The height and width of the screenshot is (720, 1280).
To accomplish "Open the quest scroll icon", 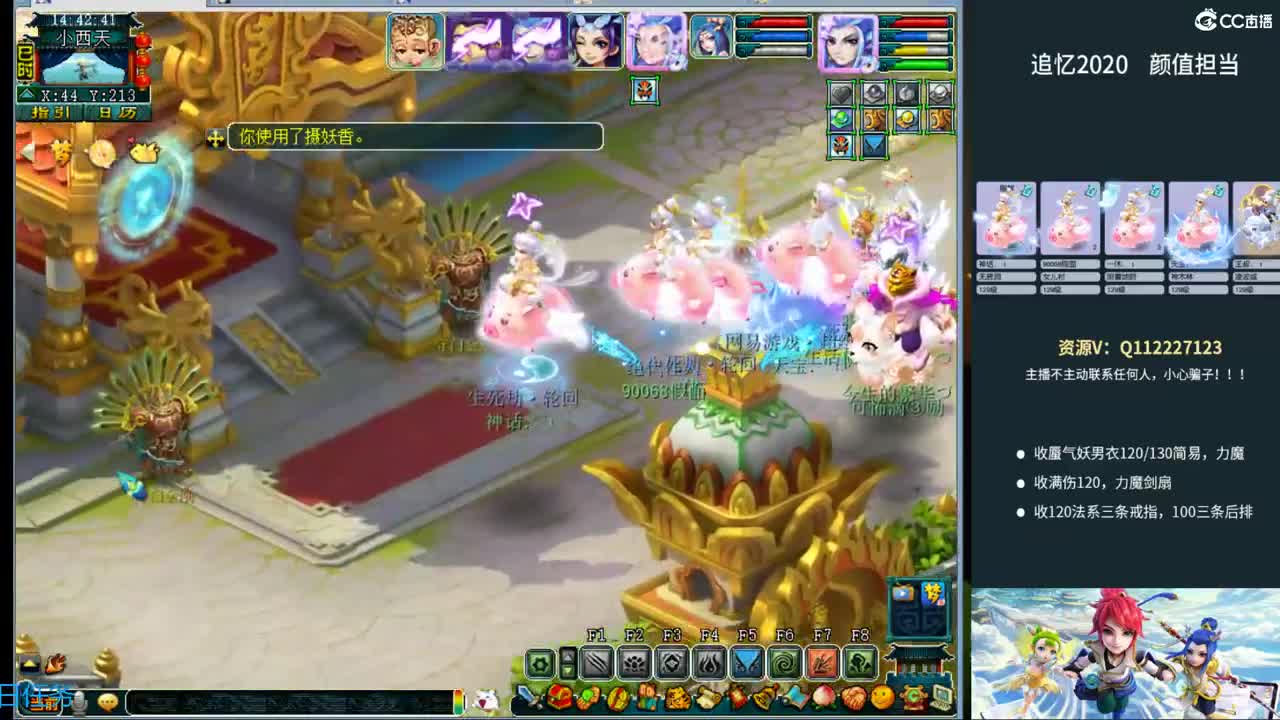I will click(x=706, y=698).
